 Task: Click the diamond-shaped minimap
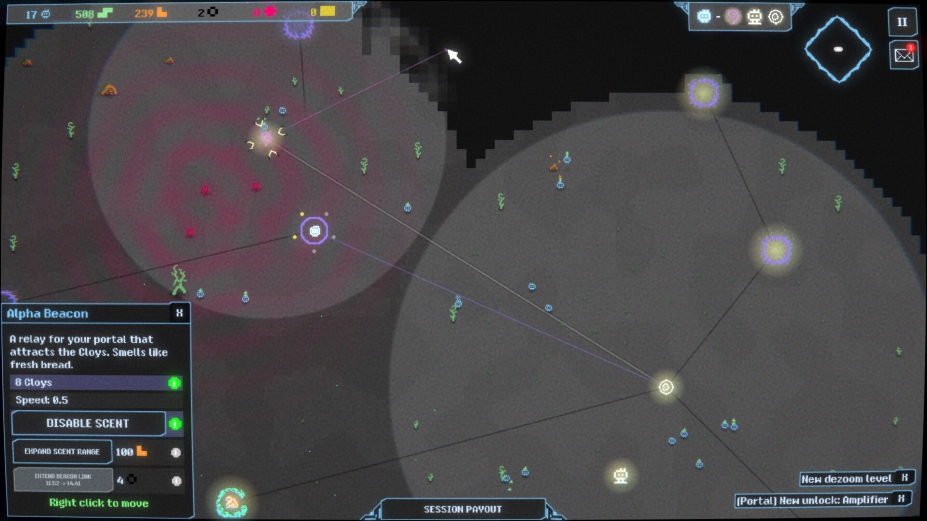tap(838, 48)
